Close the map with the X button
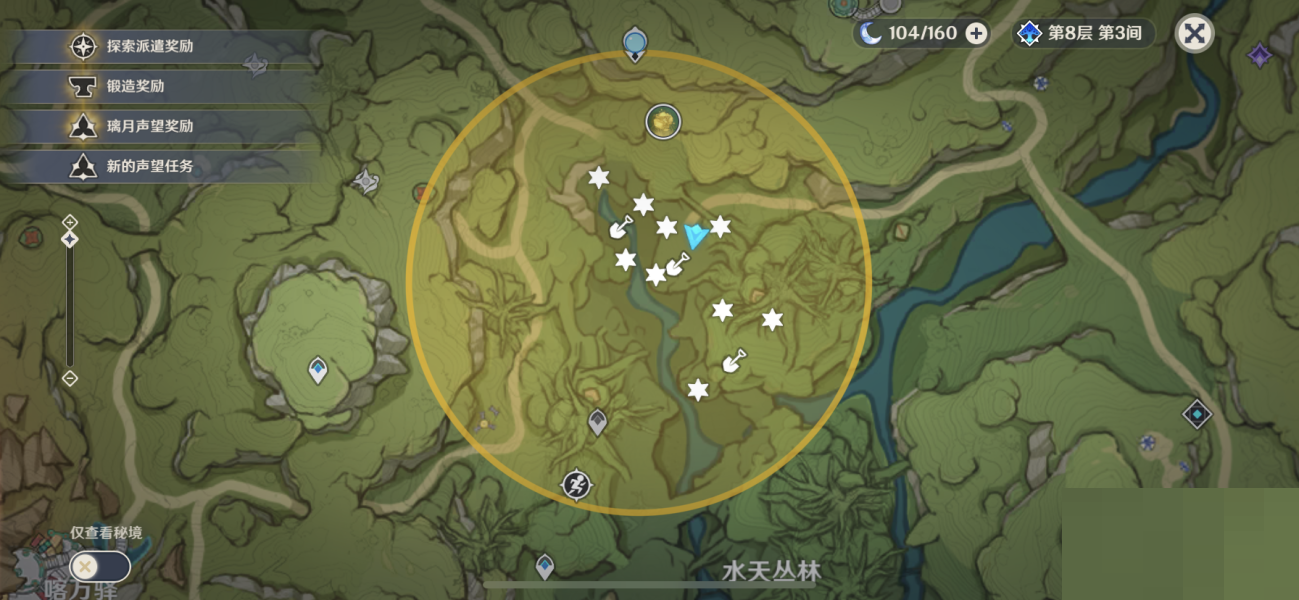This screenshot has height=600, width=1299. (1193, 33)
